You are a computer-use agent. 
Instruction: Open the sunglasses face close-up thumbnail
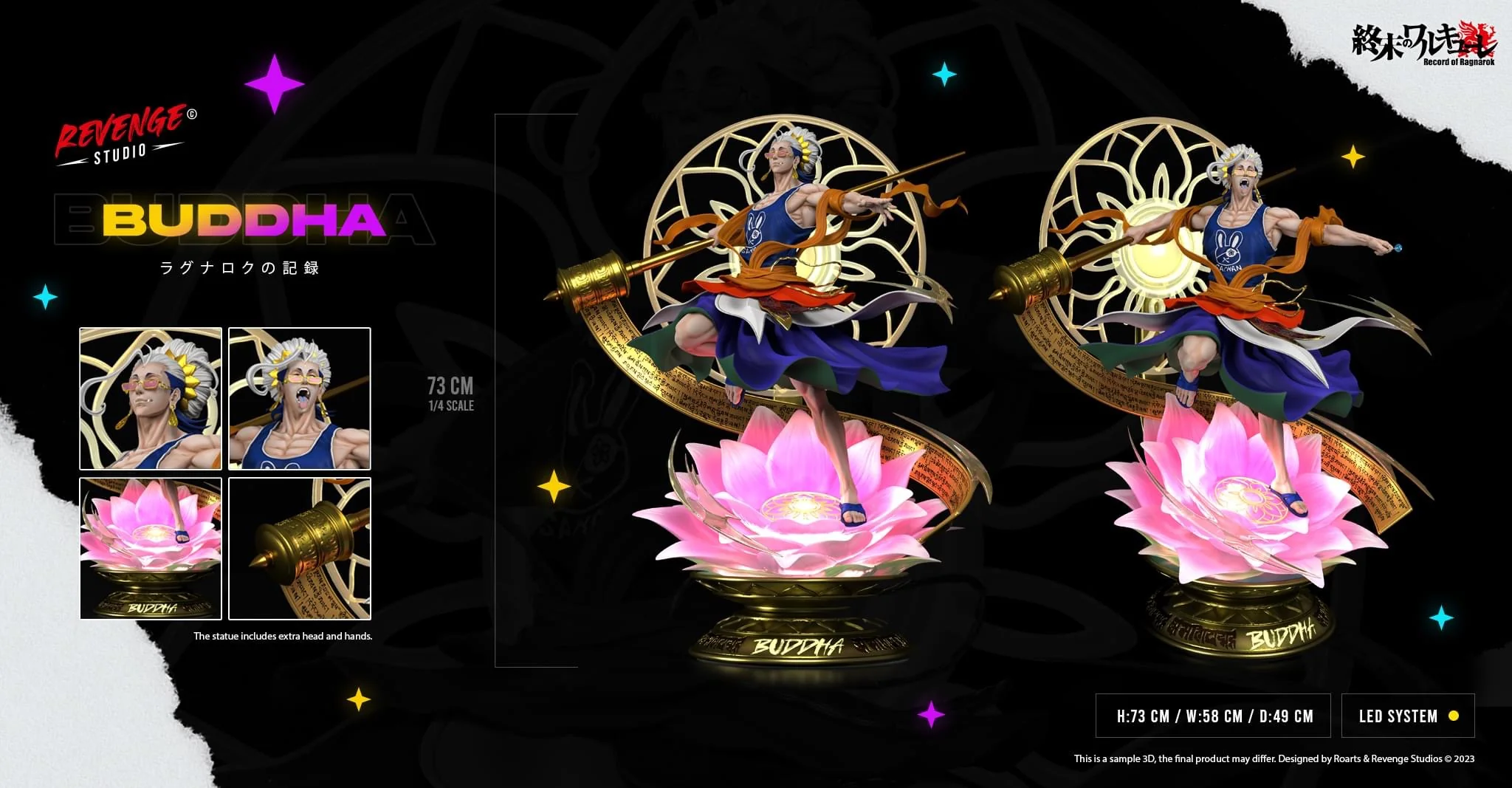point(151,399)
